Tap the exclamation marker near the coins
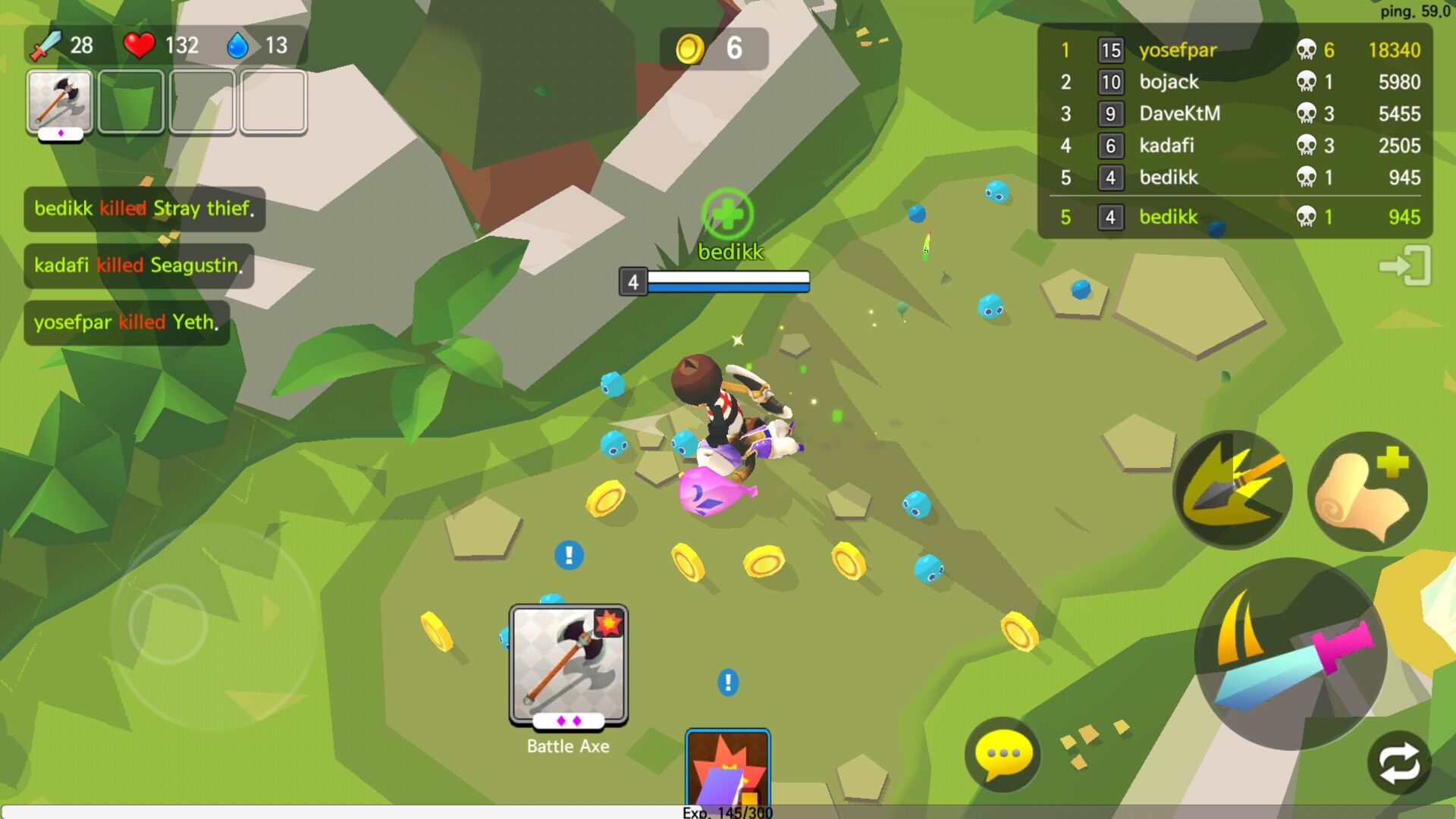The width and height of the screenshot is (1456, 819). (x=568, y=555)
